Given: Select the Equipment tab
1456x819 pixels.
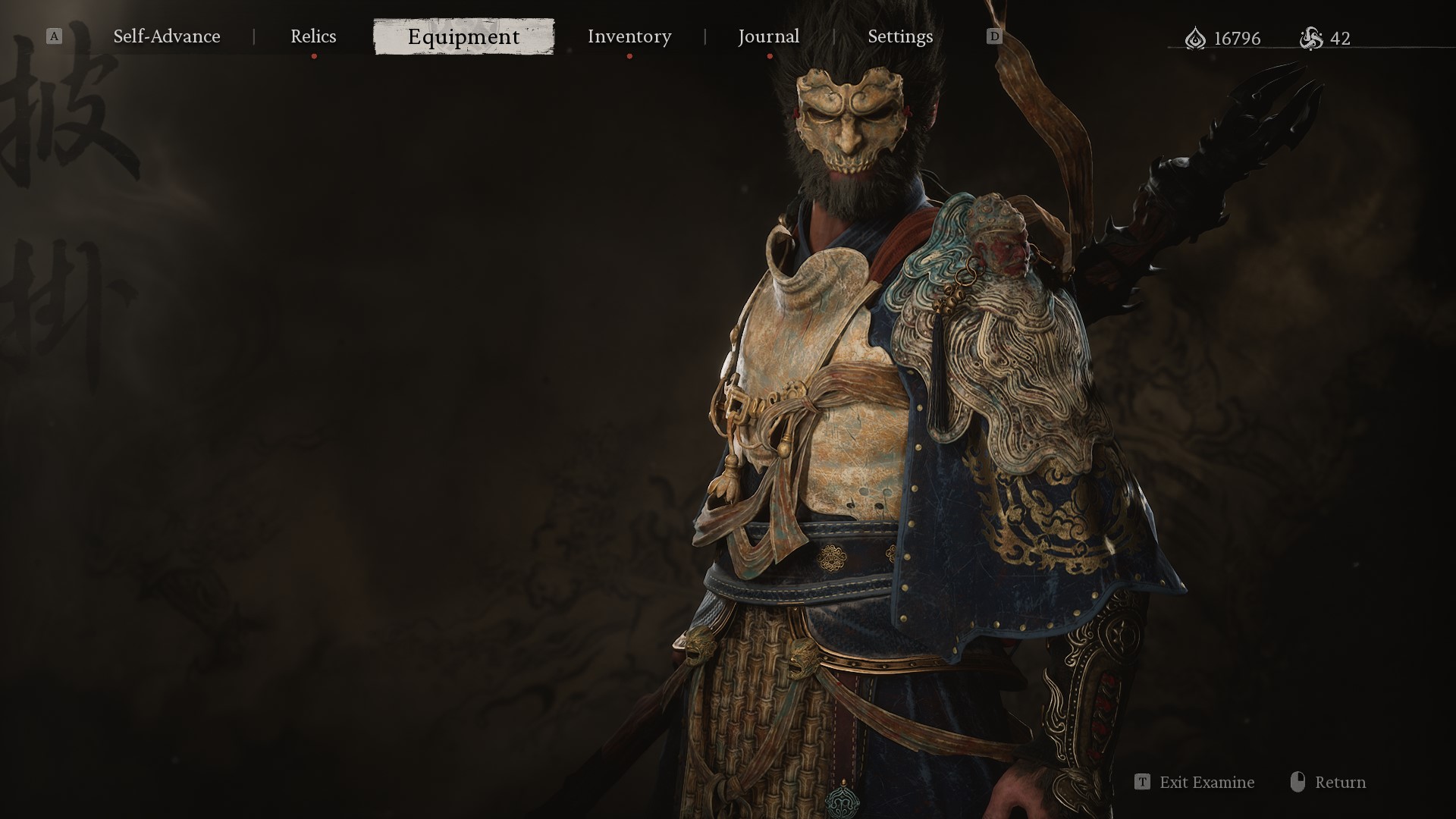Looking at the screenshot, I should (x=463, y=36).
